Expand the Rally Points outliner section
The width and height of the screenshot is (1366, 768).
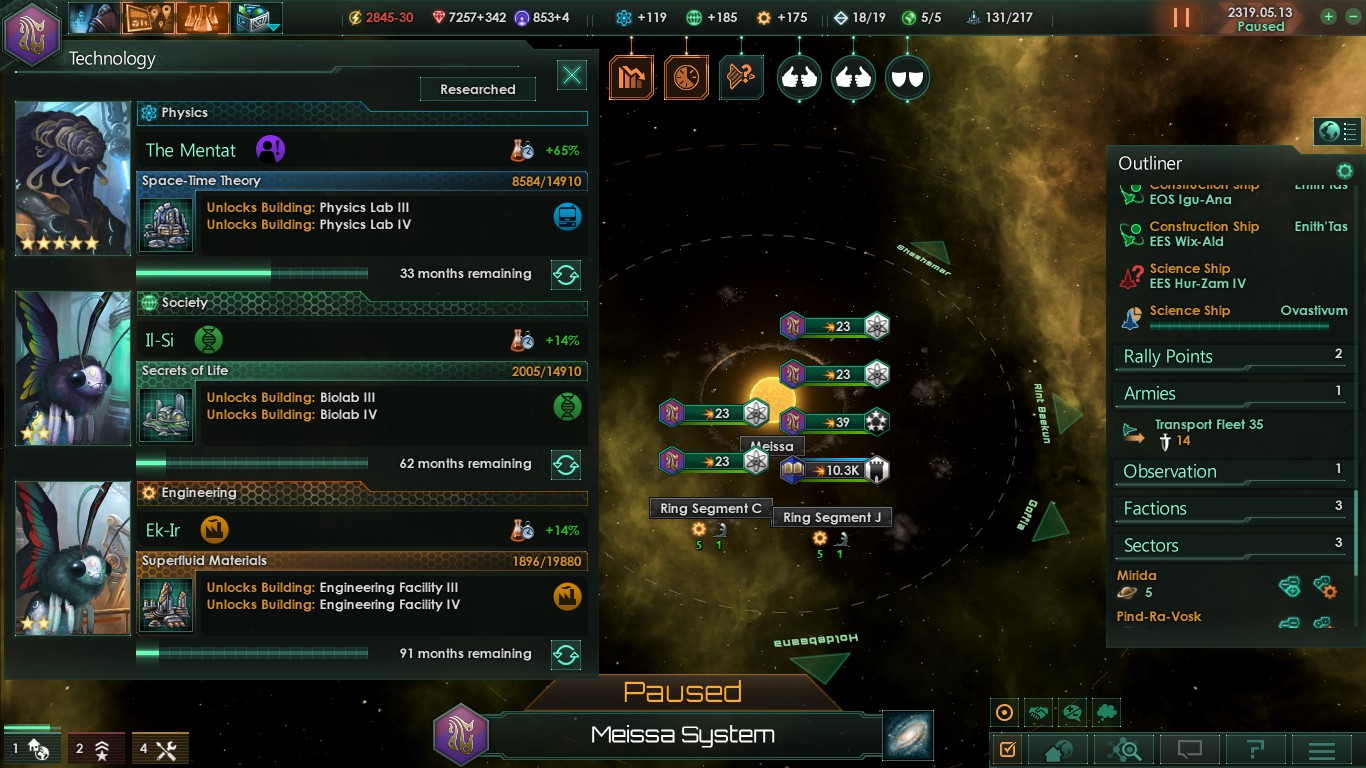pos(1232,357)
